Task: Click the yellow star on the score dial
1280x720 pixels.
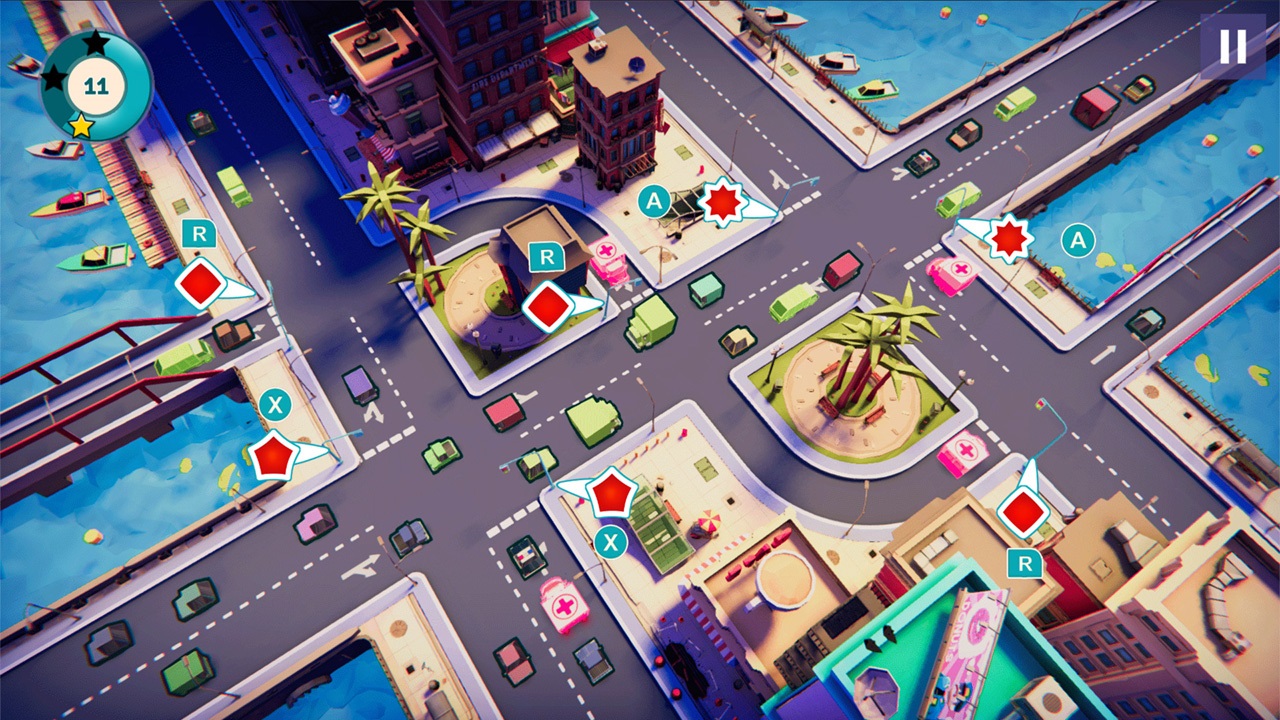Action: (x=85, y=126)
